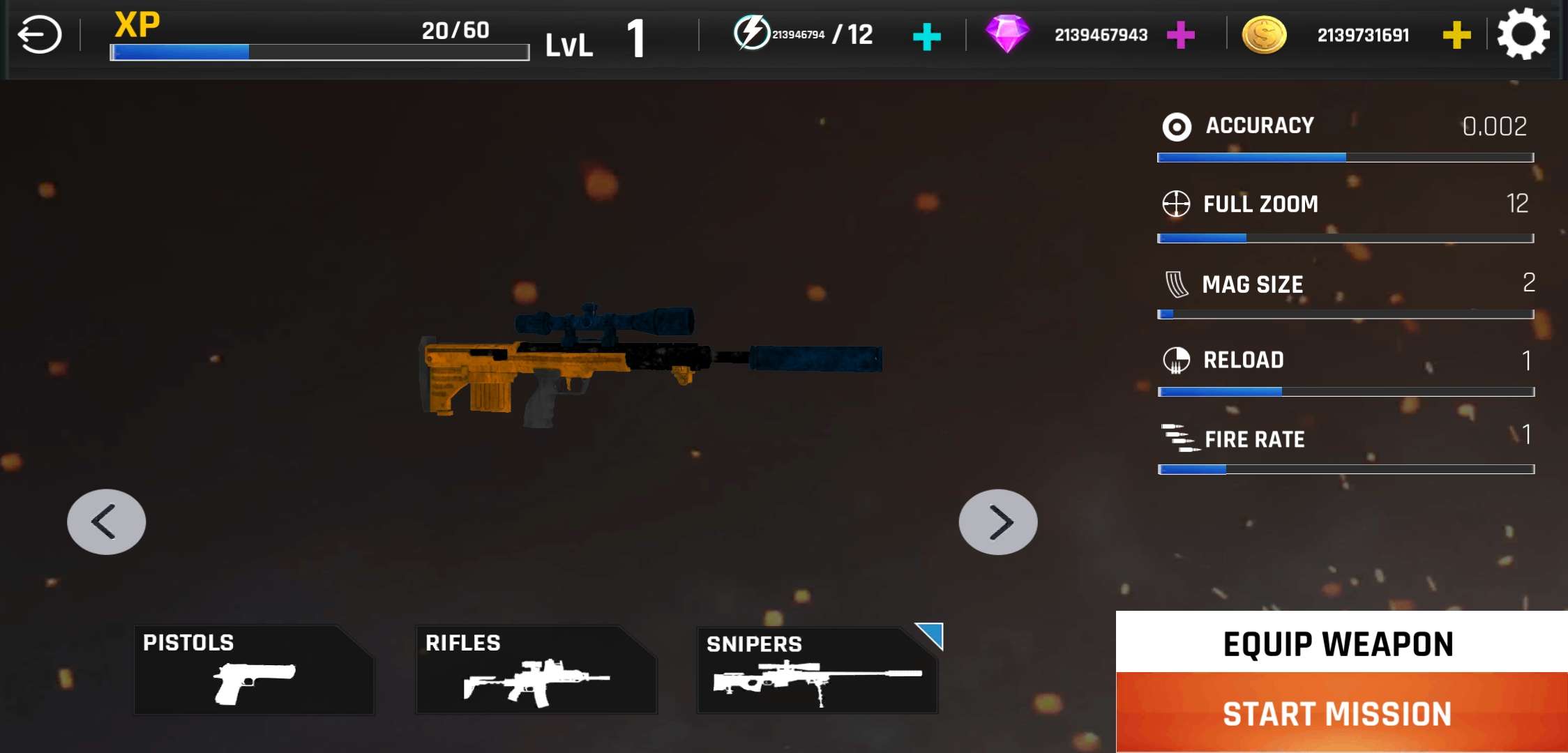
Task: Click the energy lightning bolt icon
Action: 752,32
